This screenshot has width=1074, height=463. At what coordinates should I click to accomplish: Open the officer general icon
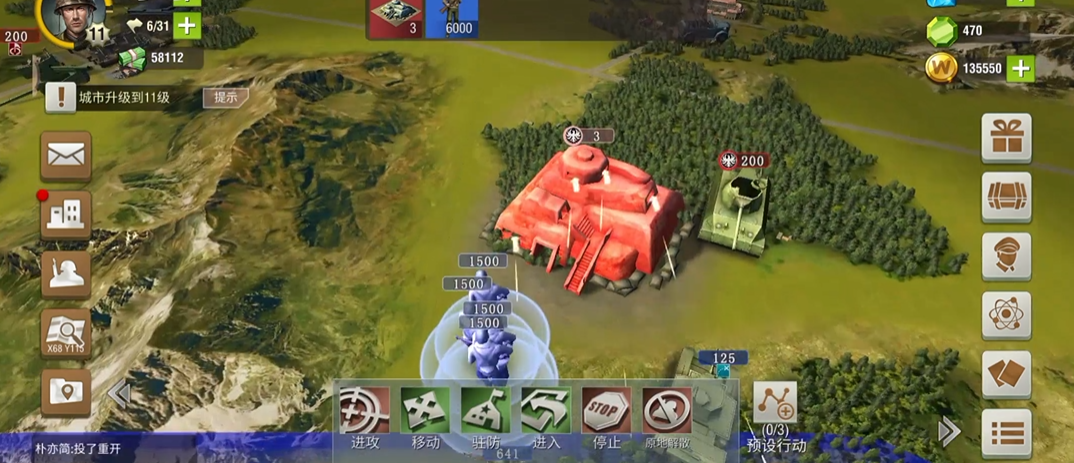1006,256
